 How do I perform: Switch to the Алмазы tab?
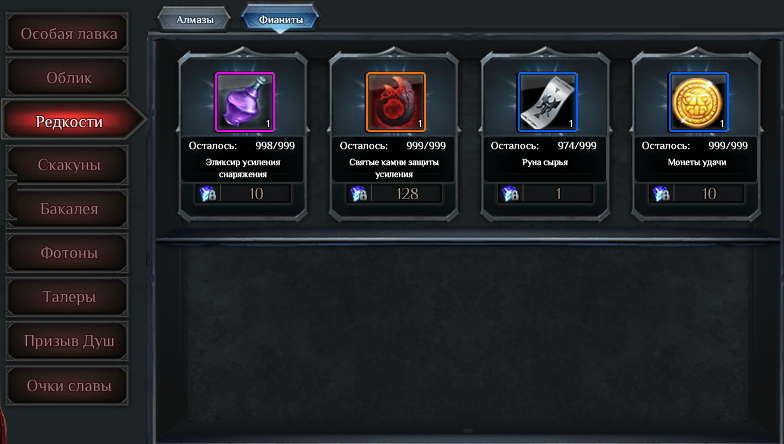pos(194,18)
